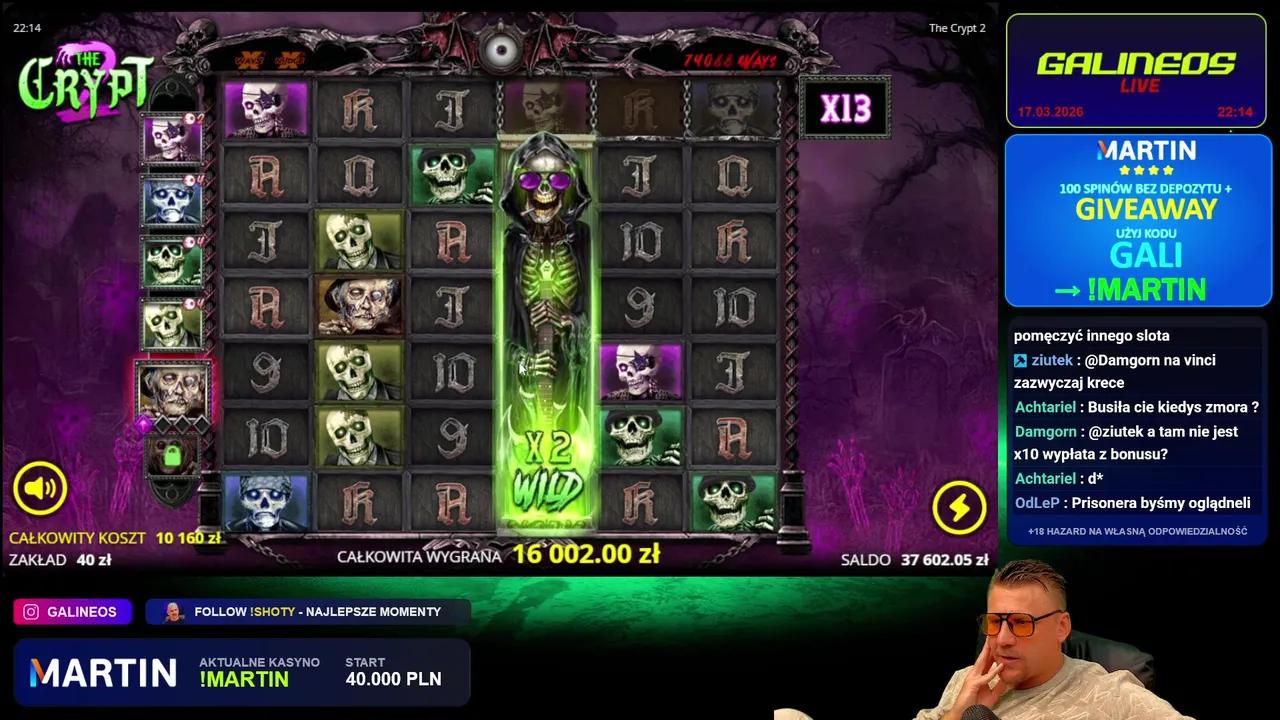Click the GALINEOS LIVE banner
Viewport: 1280px width, 720px height.
[x=1136, y=70]
